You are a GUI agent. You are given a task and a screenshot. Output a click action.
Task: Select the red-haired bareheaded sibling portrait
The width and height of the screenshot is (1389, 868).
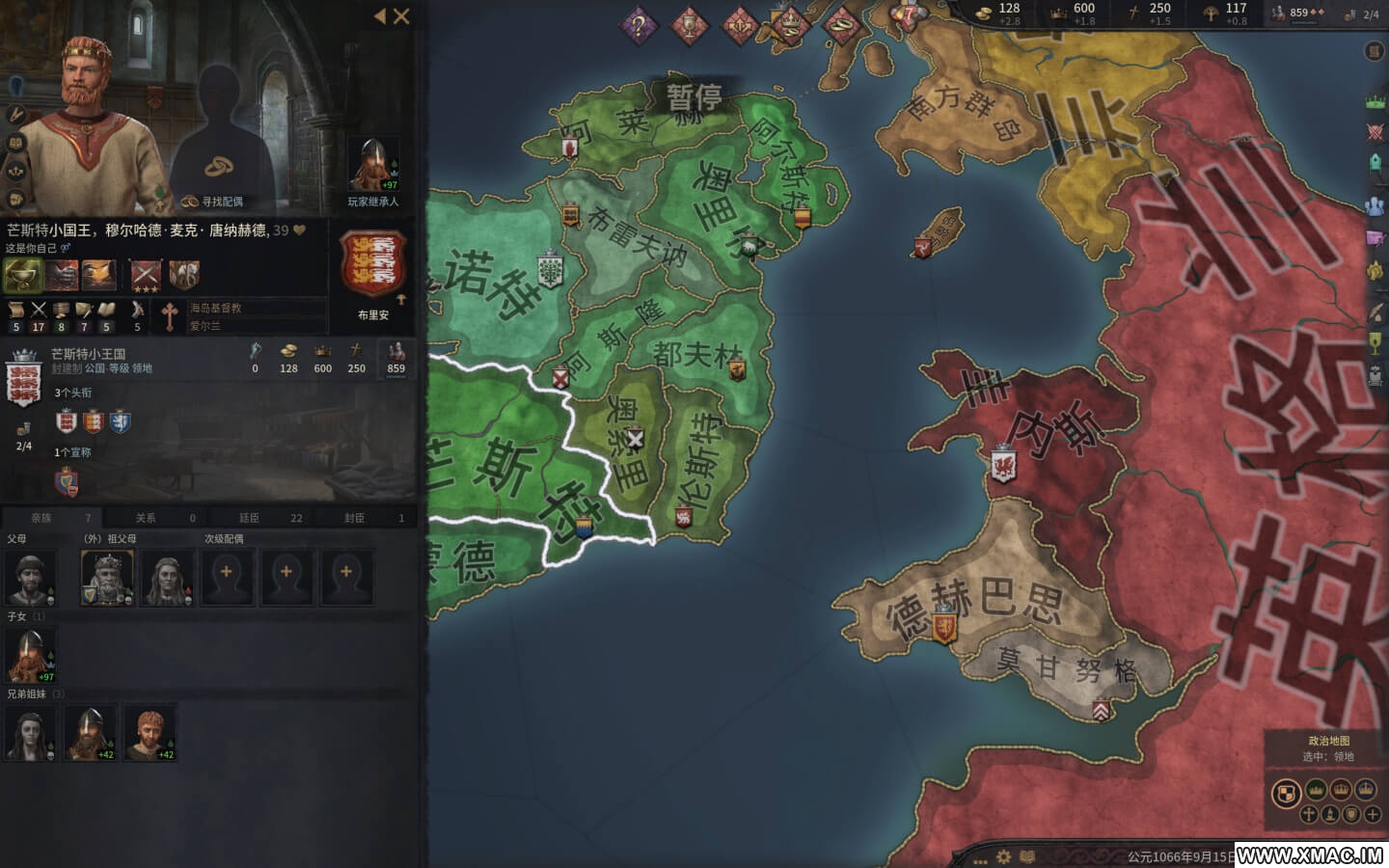click(x=150, y=733)
